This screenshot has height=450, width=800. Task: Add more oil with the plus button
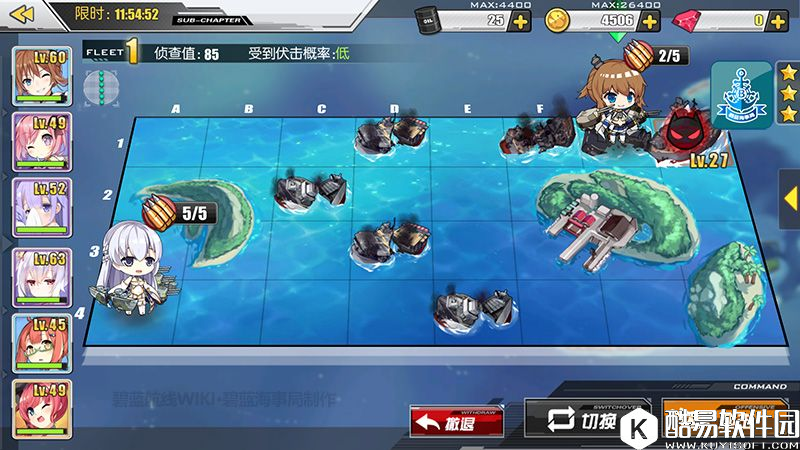(521, 21)
